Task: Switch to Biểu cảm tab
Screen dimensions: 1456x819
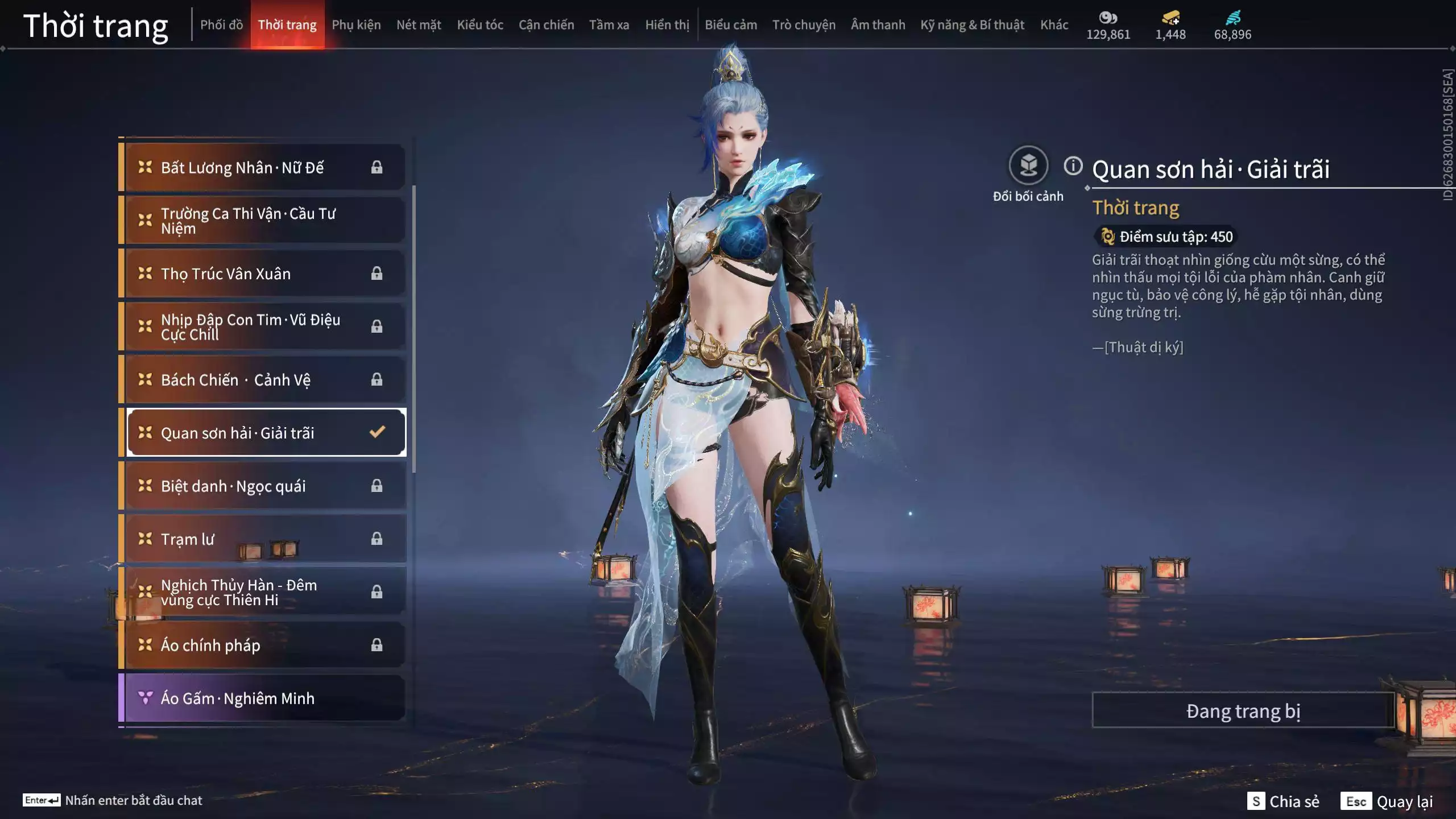Action: [731, 25]
